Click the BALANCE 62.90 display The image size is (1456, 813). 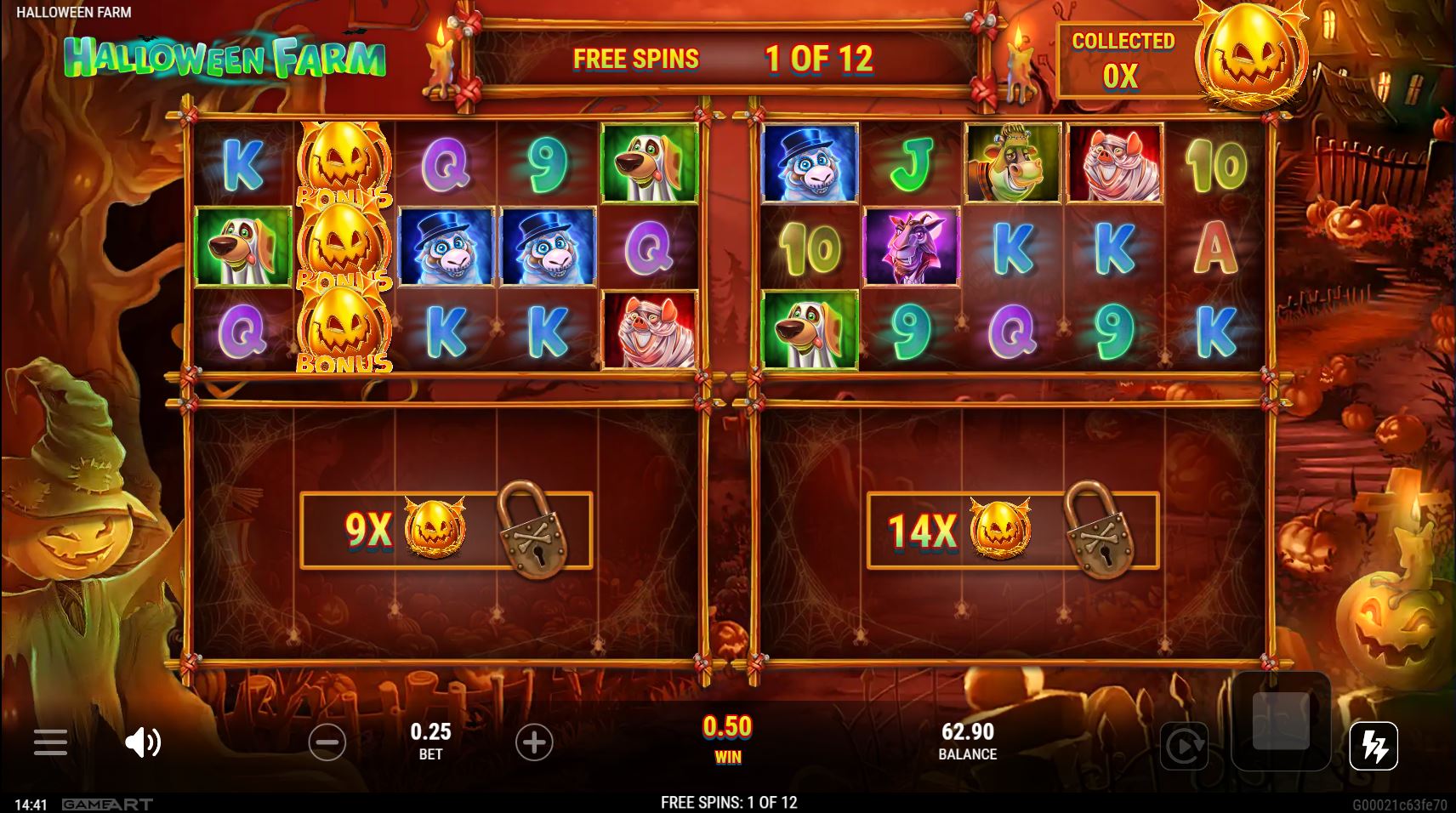coord(966,740)
